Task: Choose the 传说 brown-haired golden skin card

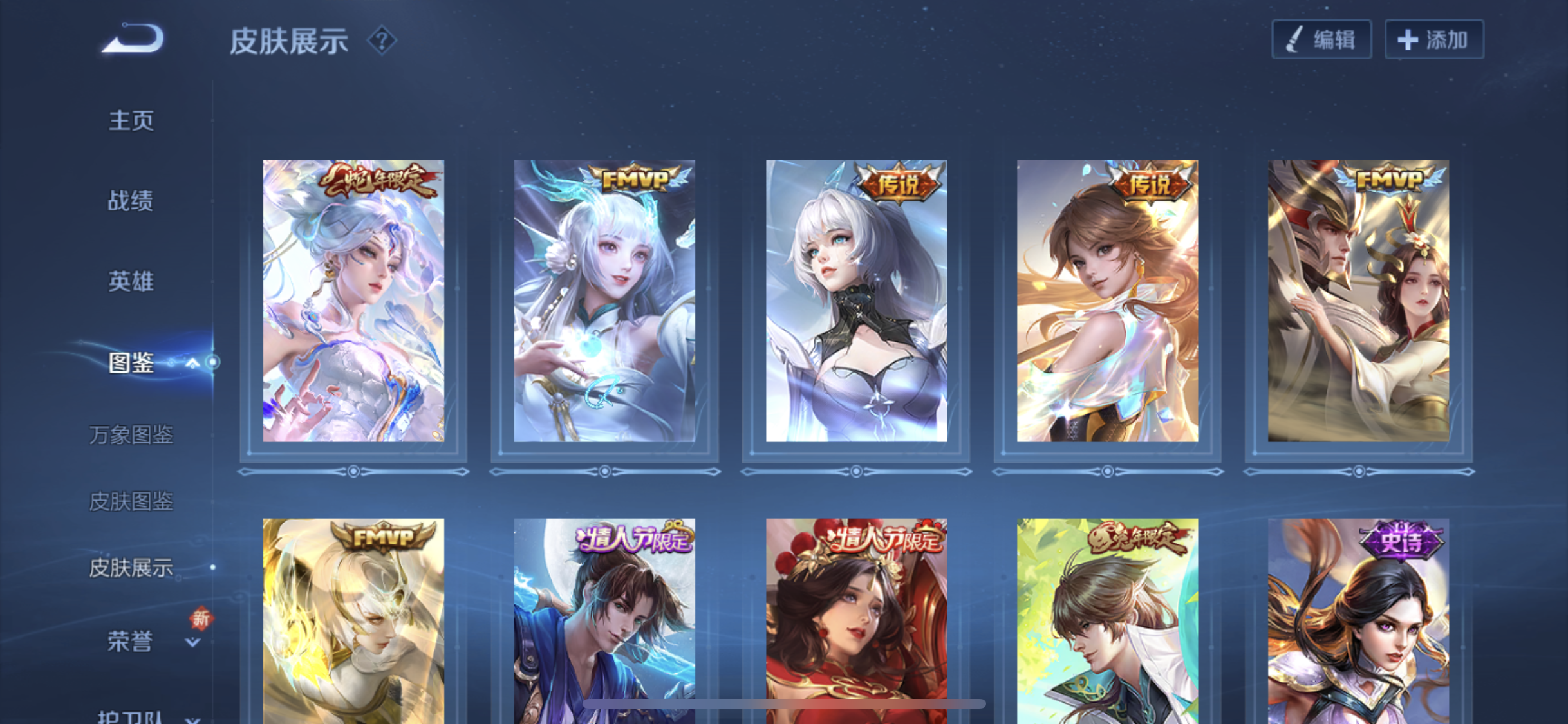Action: tap(1107, 301)
